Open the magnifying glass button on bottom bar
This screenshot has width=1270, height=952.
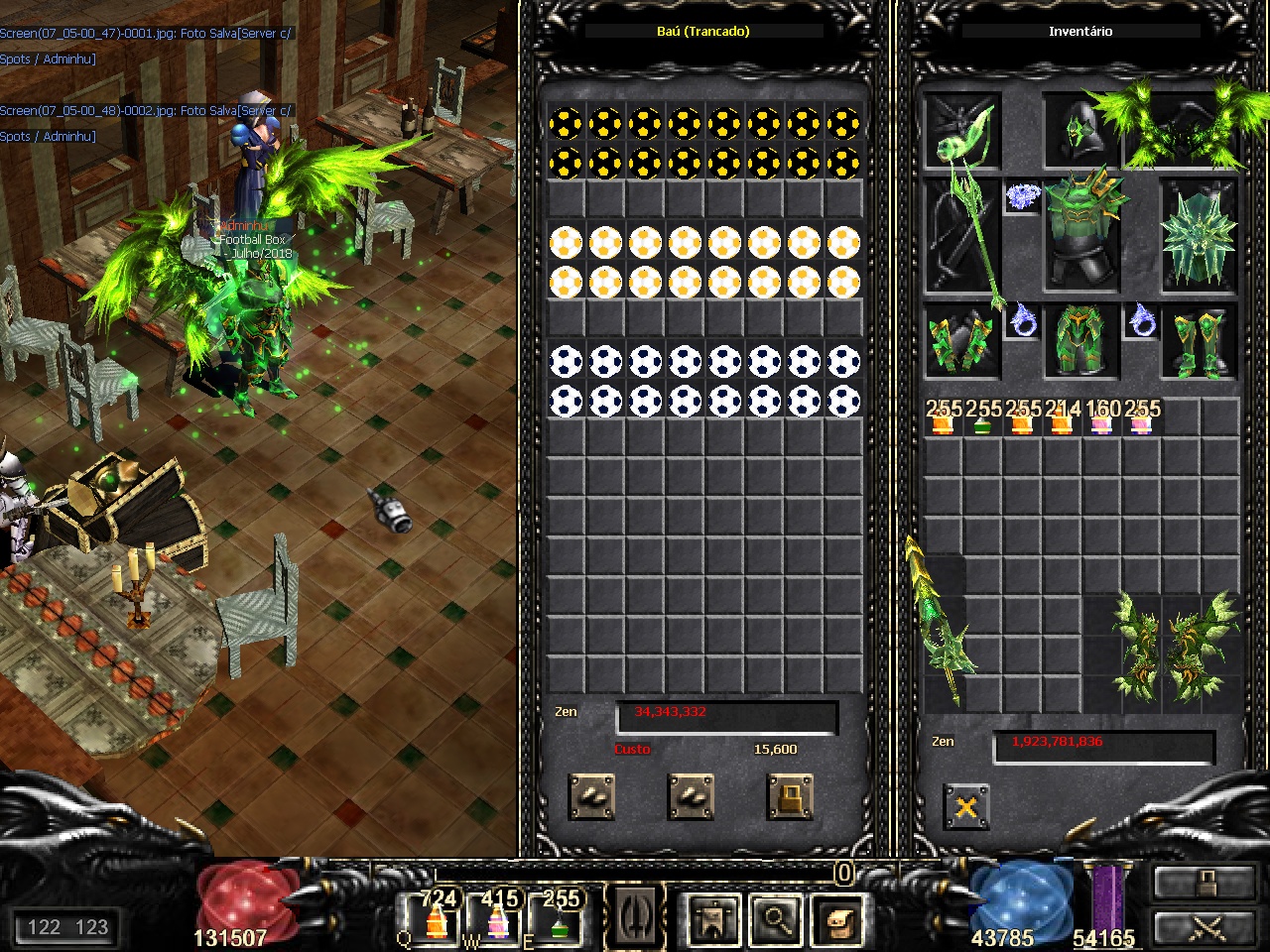point(775,918)
